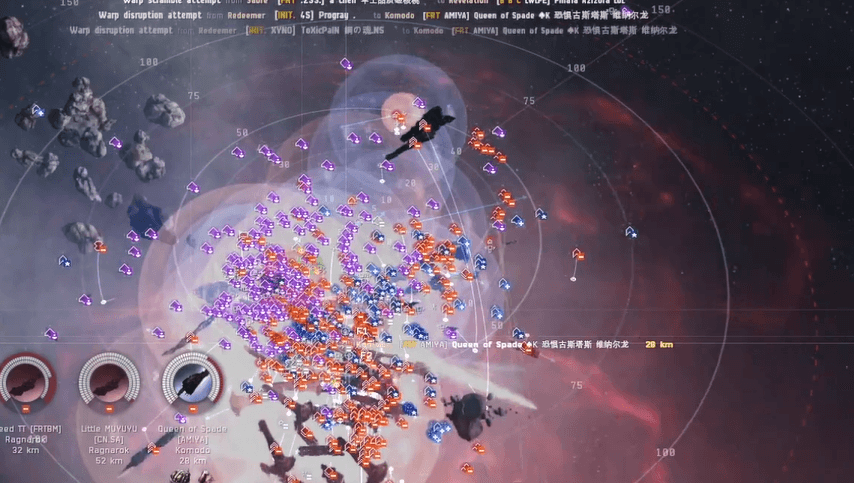The width and height of the screenshot is (854, 483).
Task: Click the Queen of Spade 28 km space label
Action: (537, 345)
